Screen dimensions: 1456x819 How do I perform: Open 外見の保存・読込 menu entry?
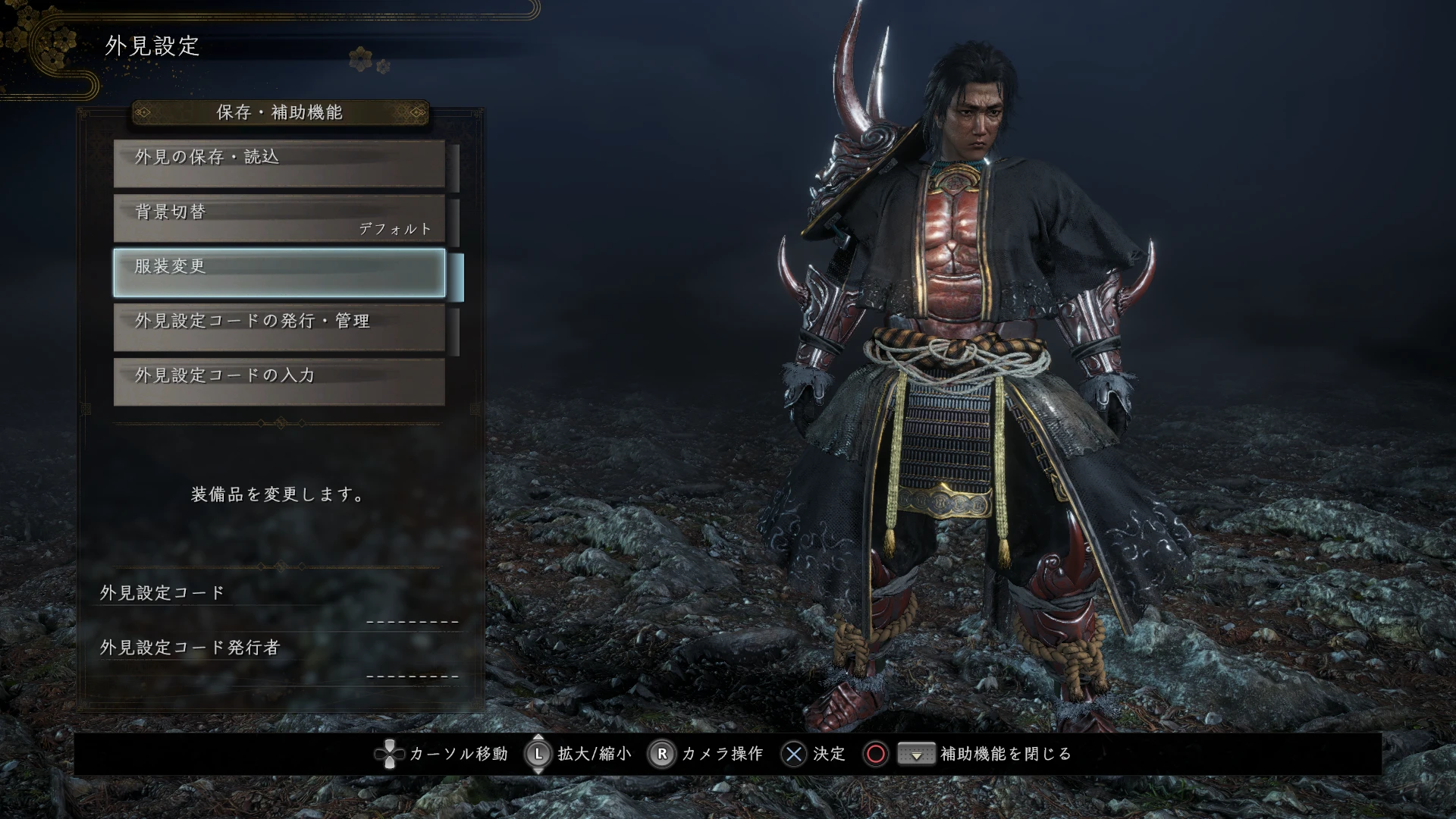279,163
